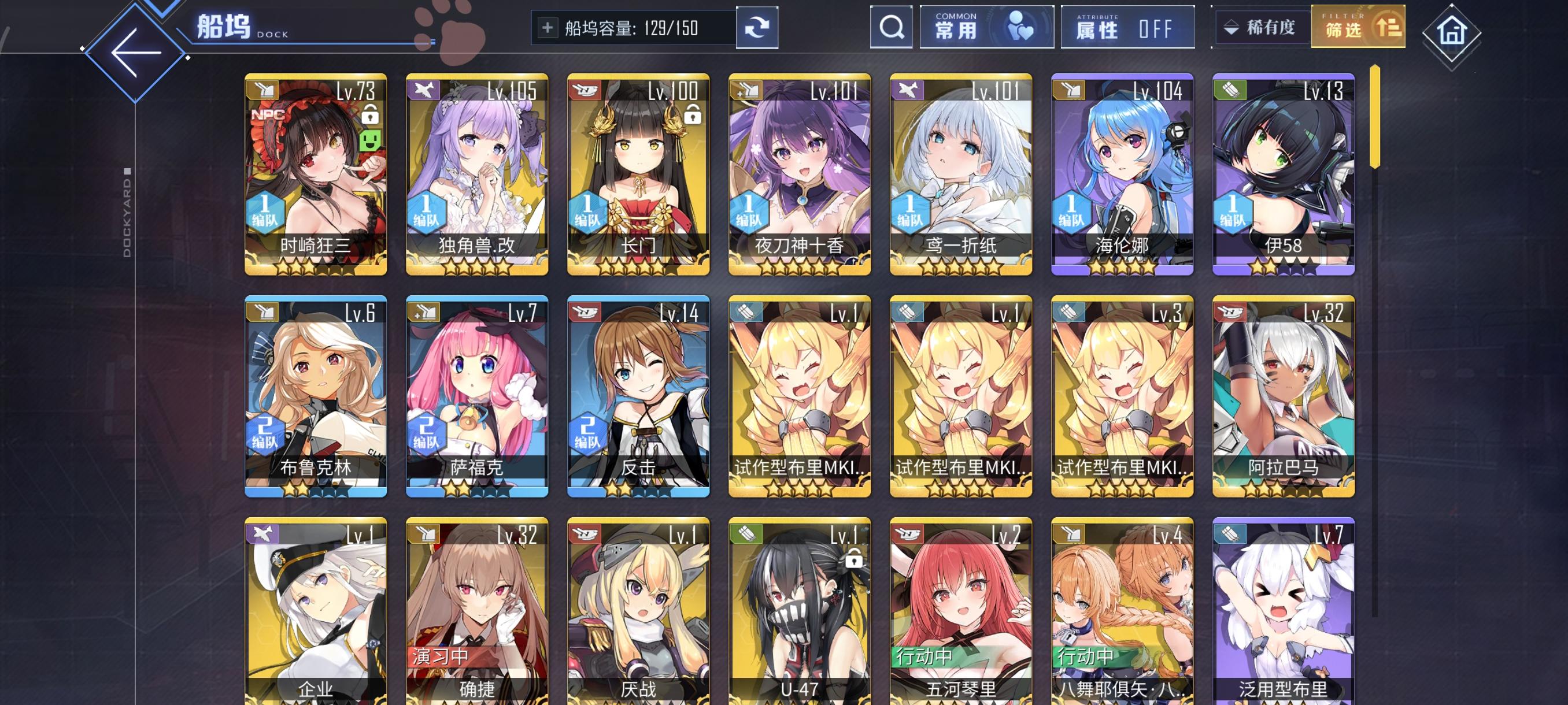This screenshot has height=705, width=1568.
Task: Toggle 属性 attribute display from OFF
Action: tap(1128, 27)
